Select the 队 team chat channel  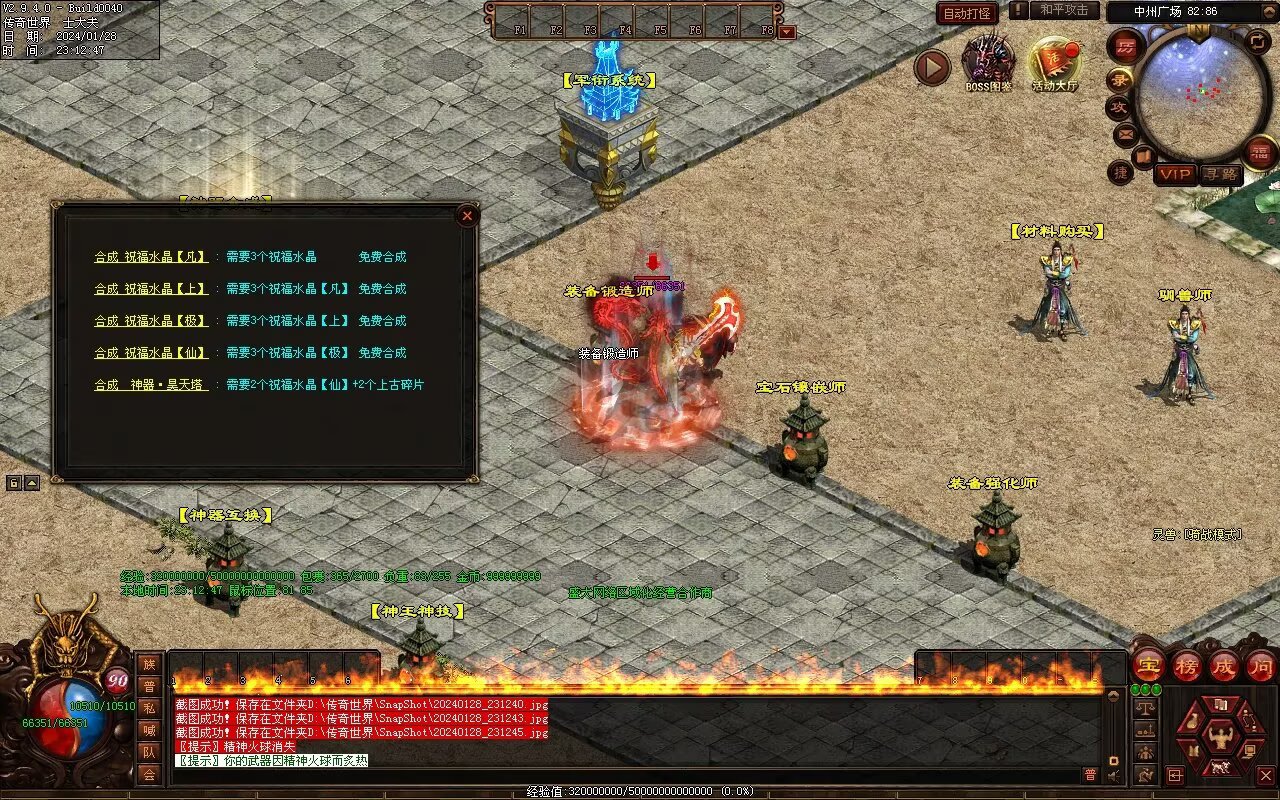click(149, 752)
